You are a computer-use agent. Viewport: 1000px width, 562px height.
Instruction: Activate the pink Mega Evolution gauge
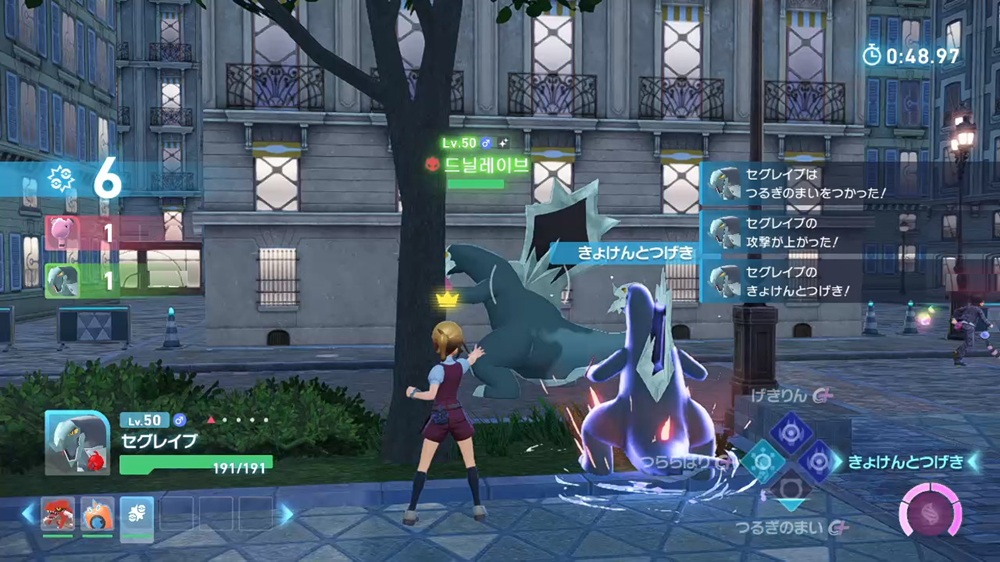pyautogui.click(x=929, y=512)
